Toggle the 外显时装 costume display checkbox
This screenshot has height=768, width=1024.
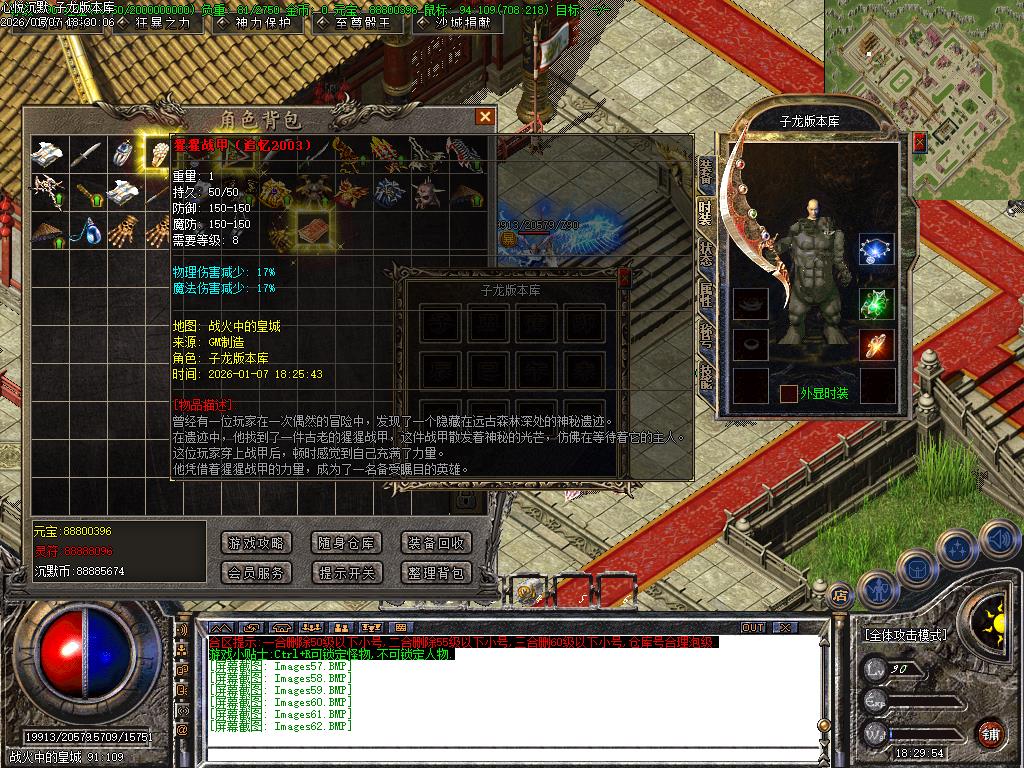pos(789,393)
